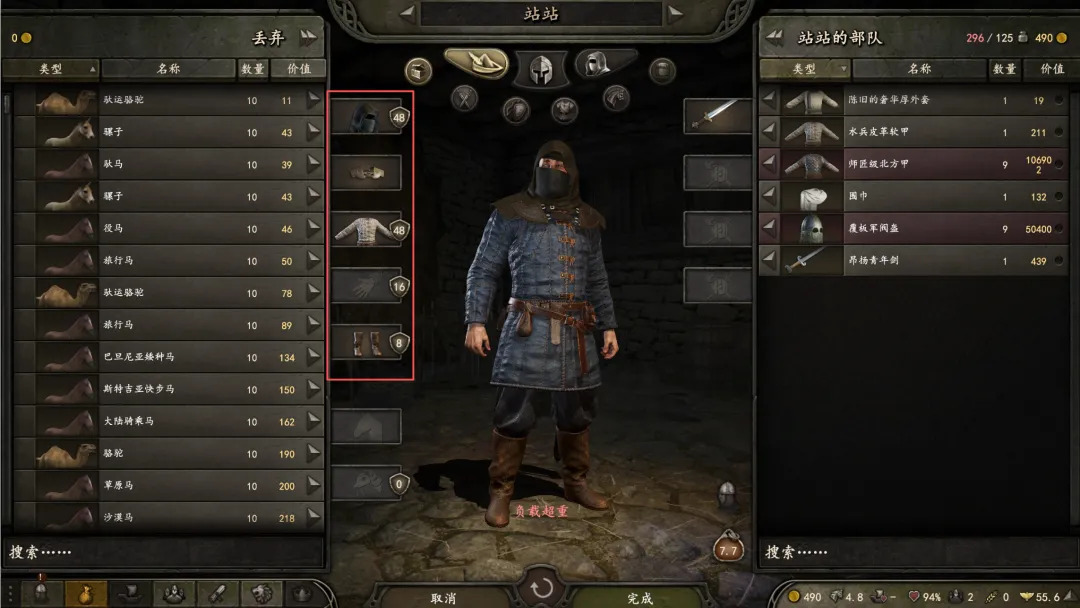Open the equipped helmet slot
1080x608 pixels.
(x=365, y=117)
